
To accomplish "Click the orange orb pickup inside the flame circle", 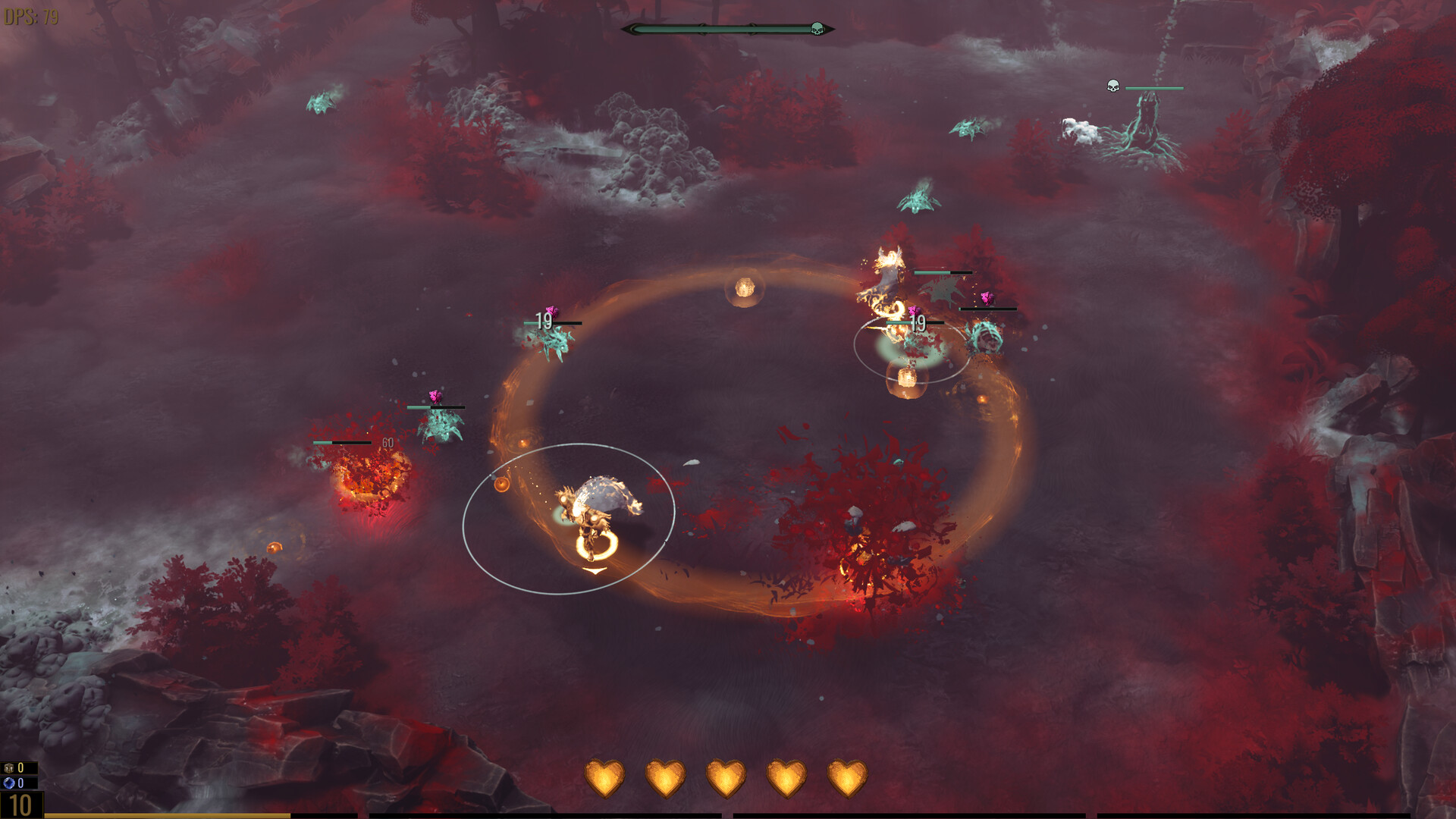I will tap(502, 483).
